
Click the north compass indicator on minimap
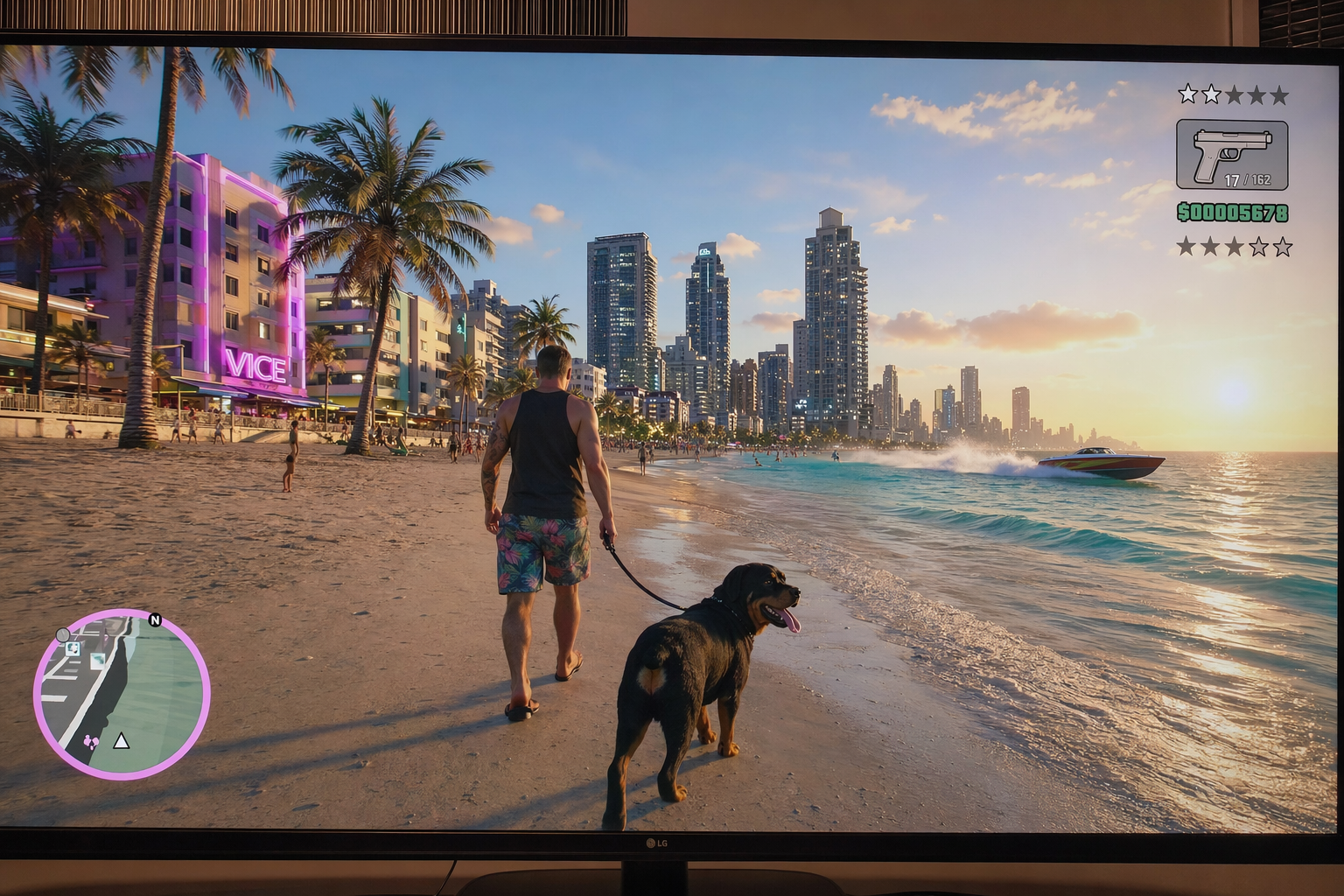tap(155, 619)
